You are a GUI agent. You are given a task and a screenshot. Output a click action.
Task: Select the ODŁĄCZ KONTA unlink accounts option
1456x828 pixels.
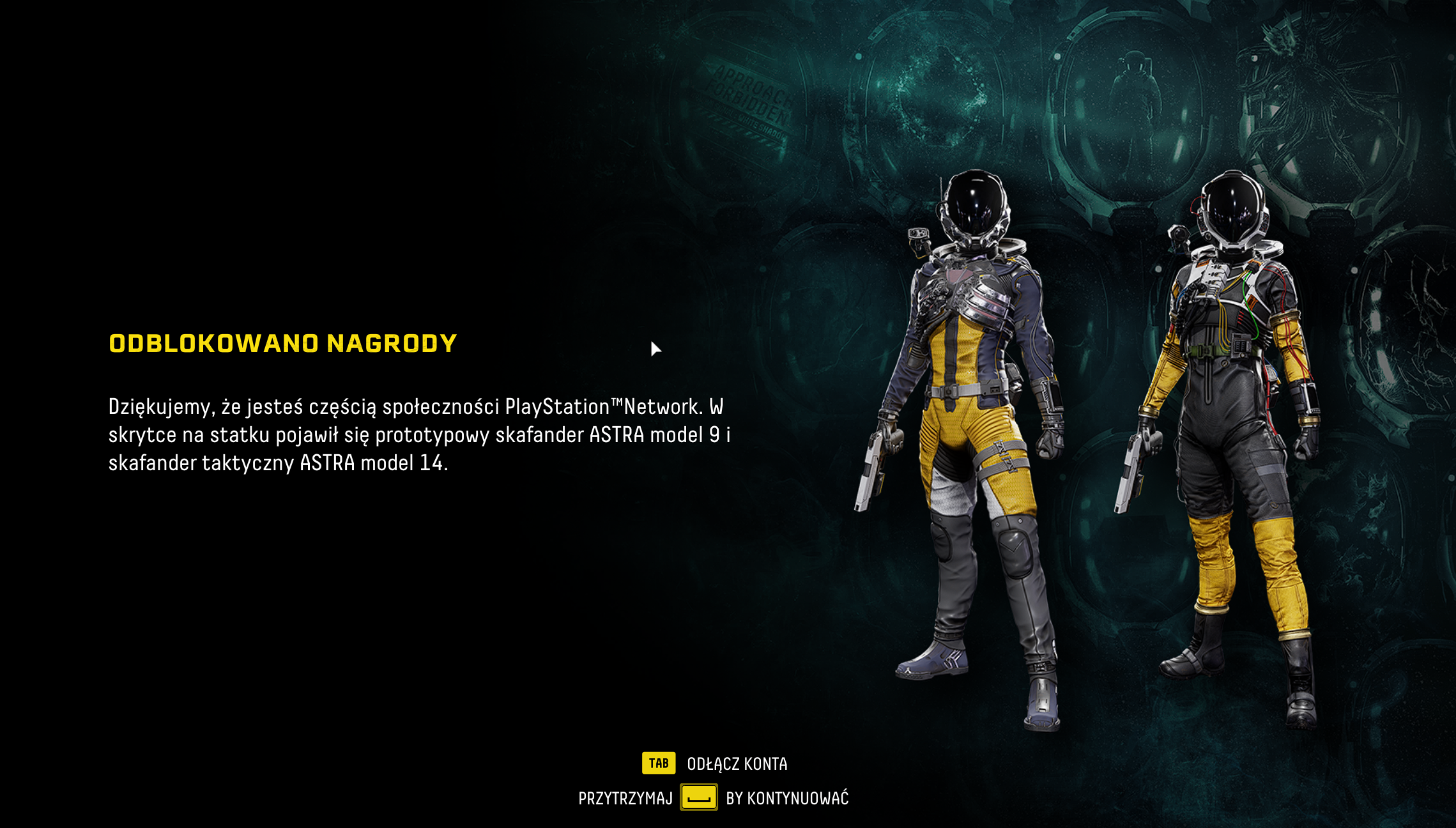coord(736,763)
